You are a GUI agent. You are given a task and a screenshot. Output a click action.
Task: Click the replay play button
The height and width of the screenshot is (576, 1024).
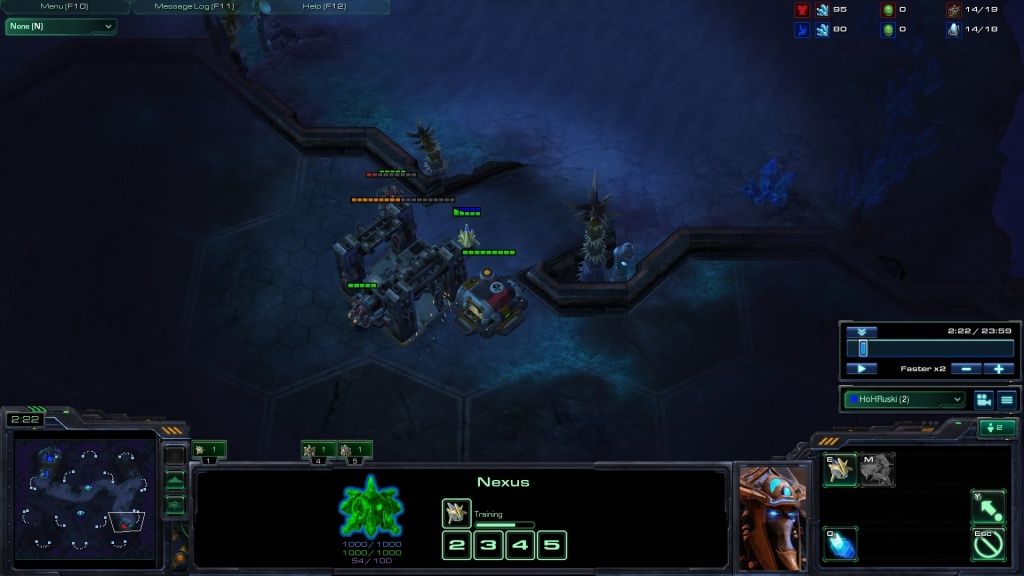861,369
